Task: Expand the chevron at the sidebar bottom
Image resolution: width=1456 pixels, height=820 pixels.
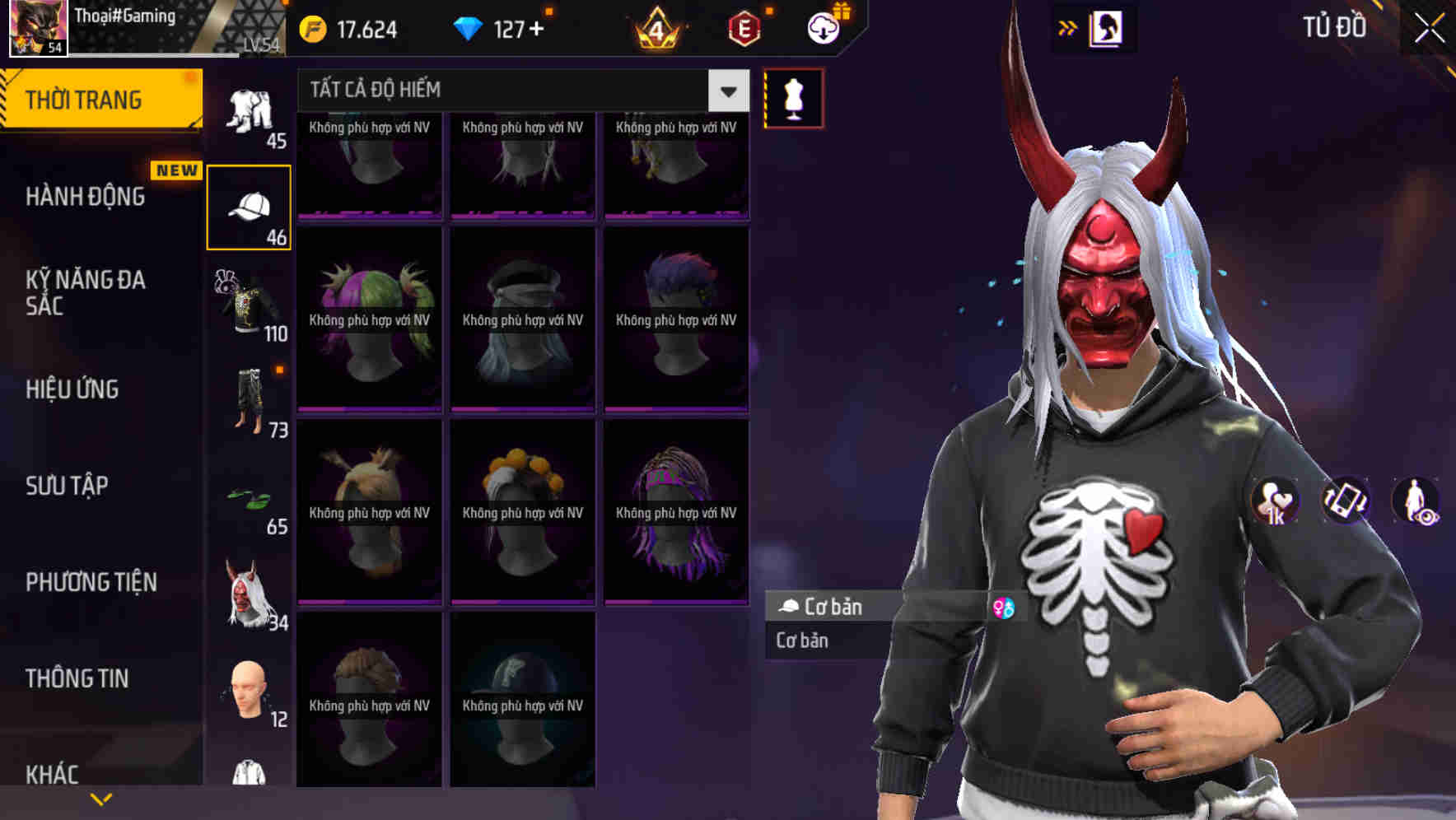Action: click(x=101, y=797)
